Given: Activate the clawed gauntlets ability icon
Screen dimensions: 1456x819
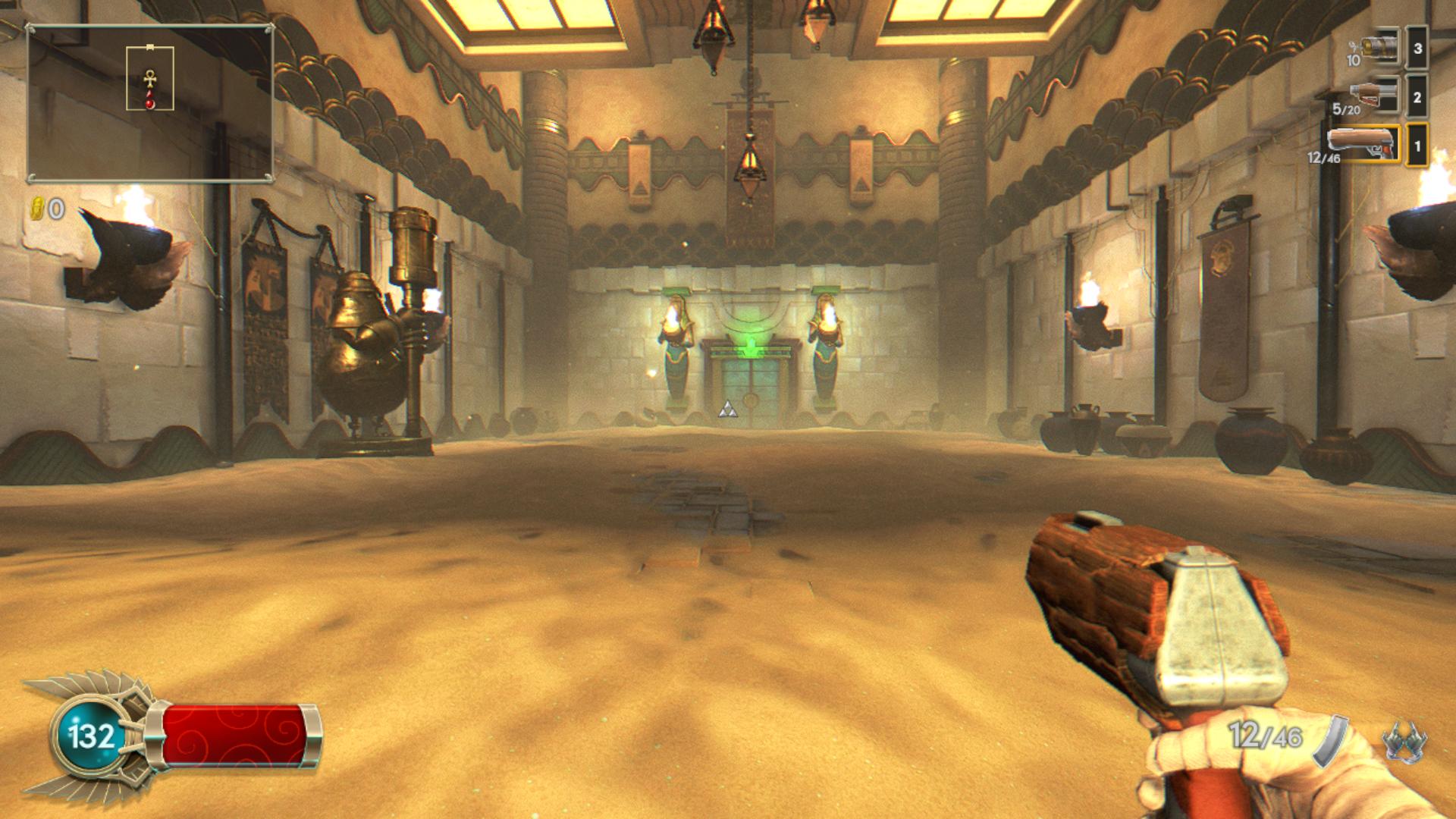Looking at the screenshot, I should tap(1404, 741).
